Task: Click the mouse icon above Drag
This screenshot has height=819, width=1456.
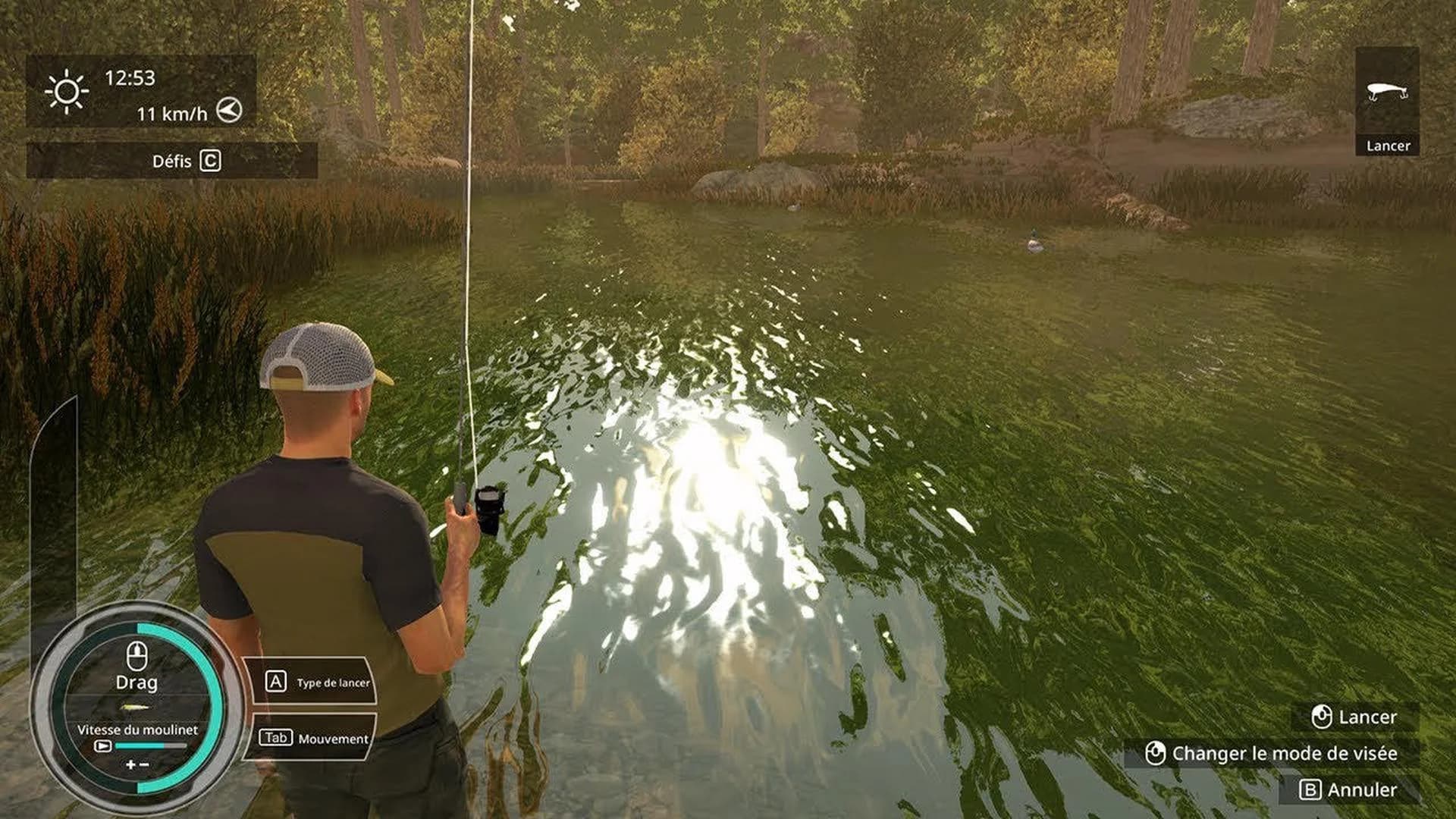Action: (136, 657)
